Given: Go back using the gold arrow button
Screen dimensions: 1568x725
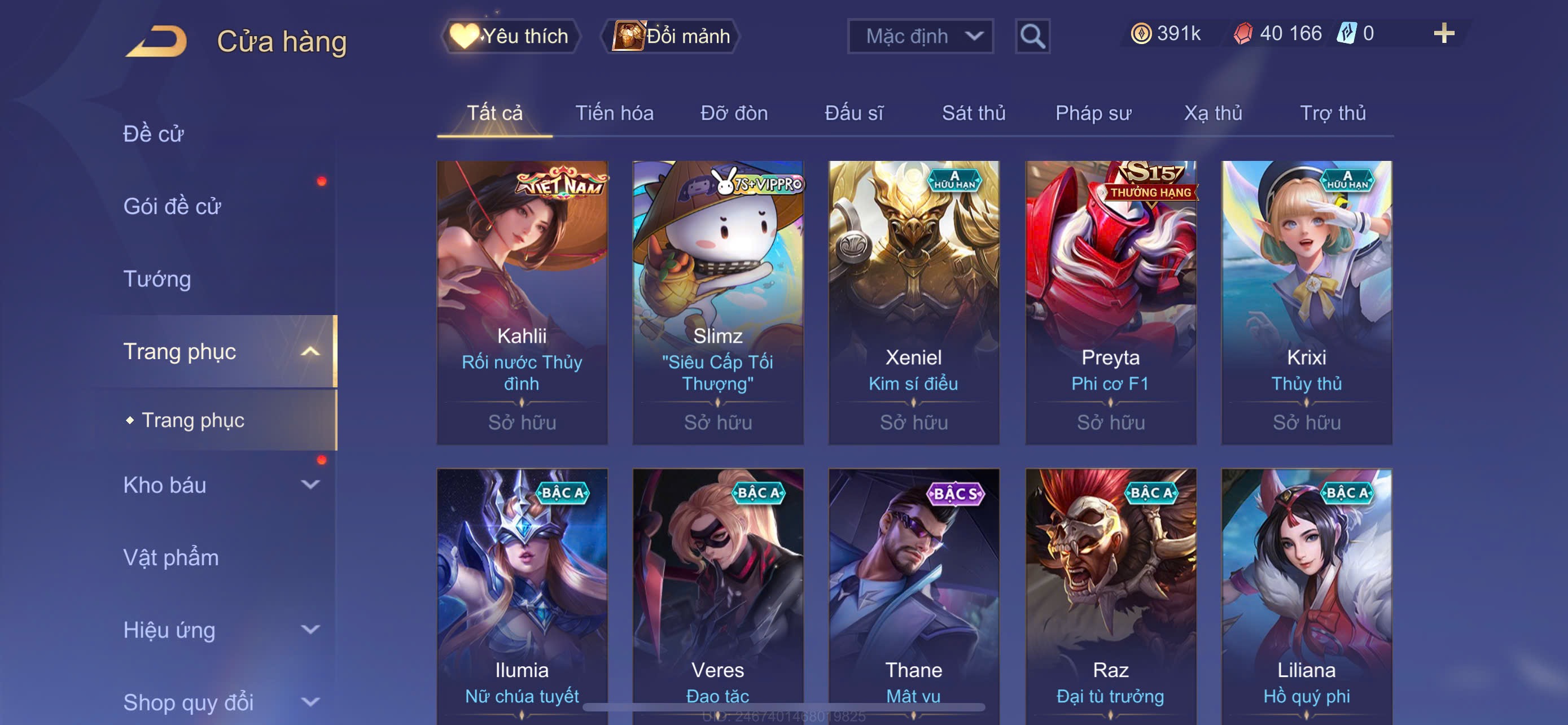Looking at the screenshot, I should click(156, 41).
